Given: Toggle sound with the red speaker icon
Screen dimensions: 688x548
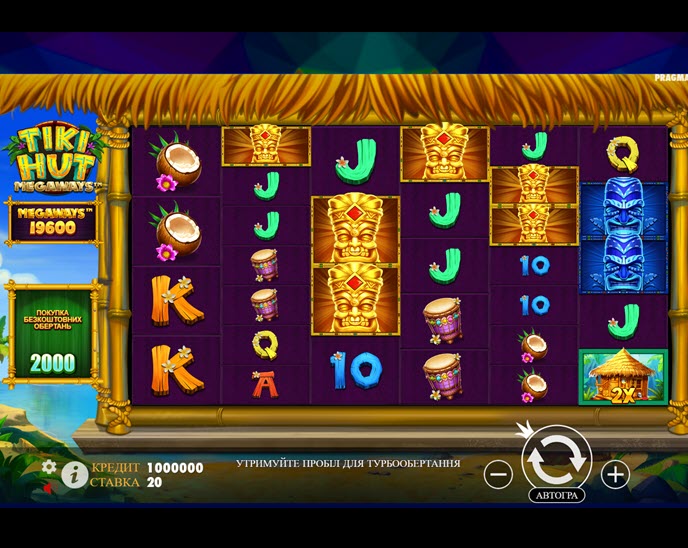Looking at the screenshot, I should coord(46,489).
